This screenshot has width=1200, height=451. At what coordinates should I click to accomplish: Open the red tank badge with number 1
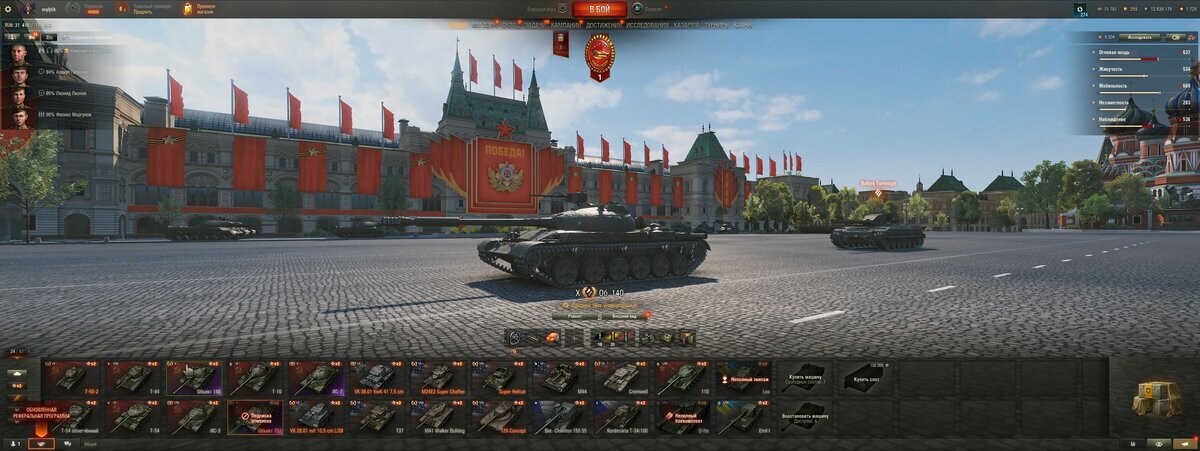[x=600, y=54]
